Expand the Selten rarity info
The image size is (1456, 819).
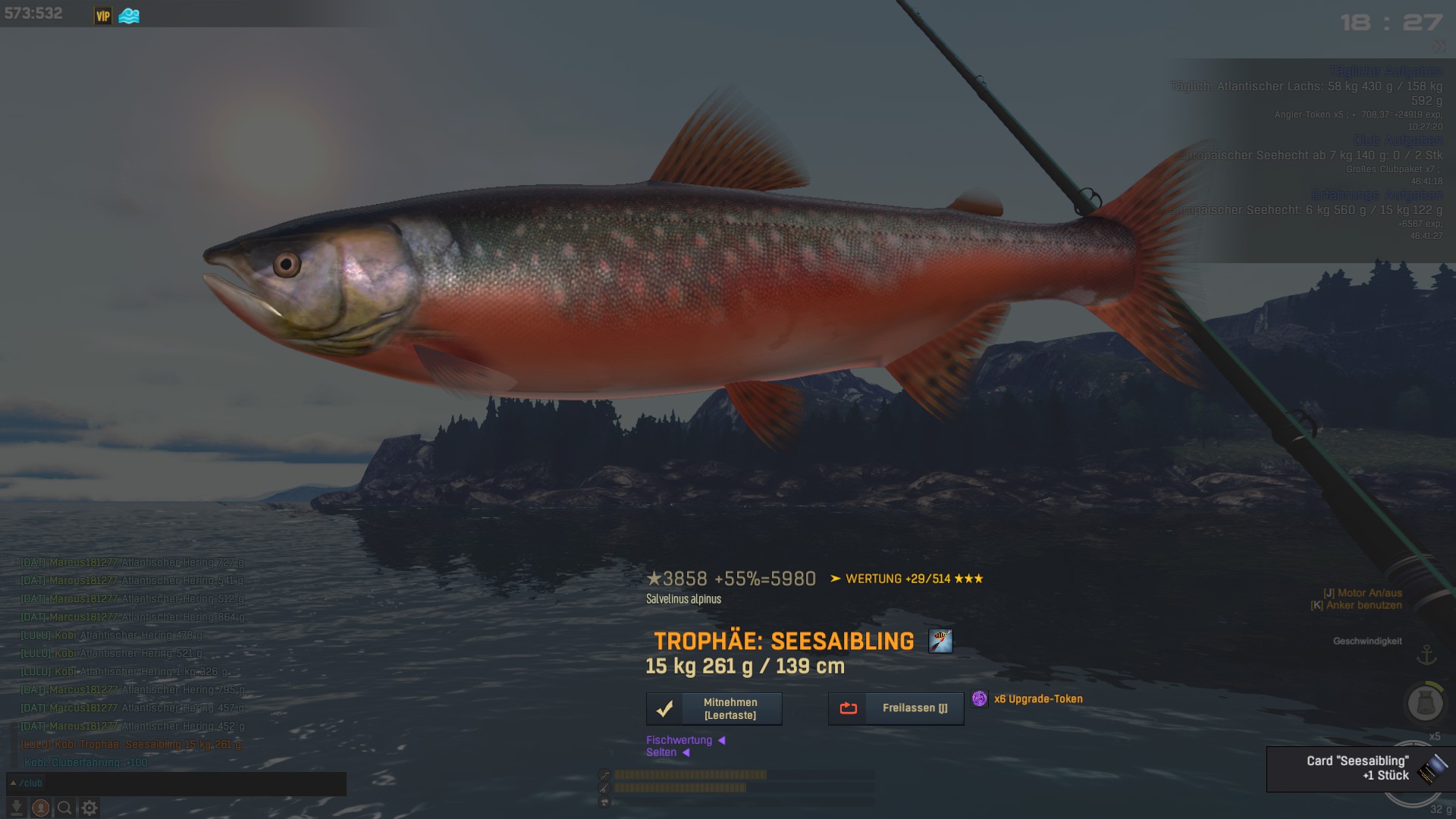[667, 752]
